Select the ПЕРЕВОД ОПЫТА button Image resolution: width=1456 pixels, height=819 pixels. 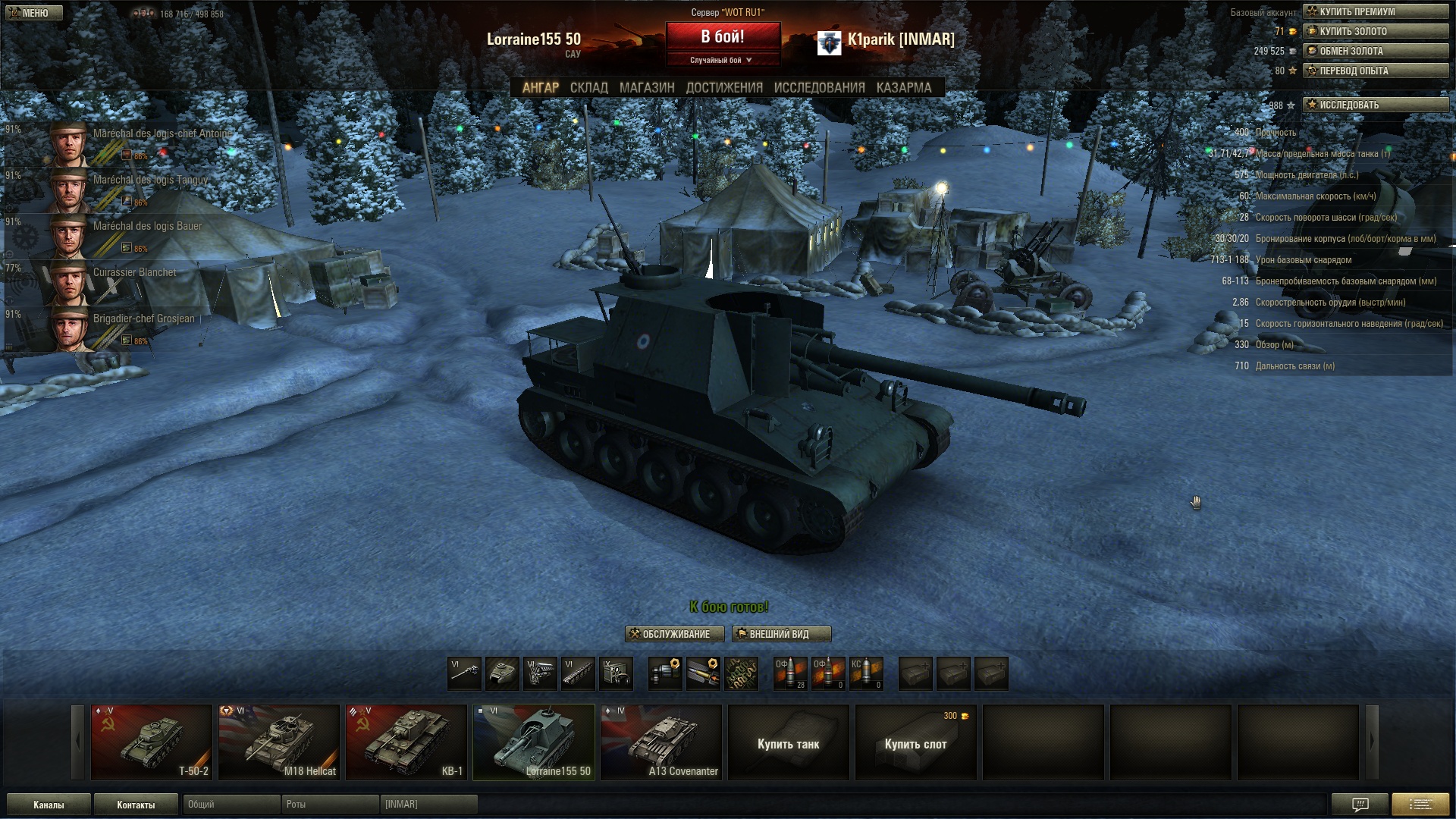pos(1375,71)
